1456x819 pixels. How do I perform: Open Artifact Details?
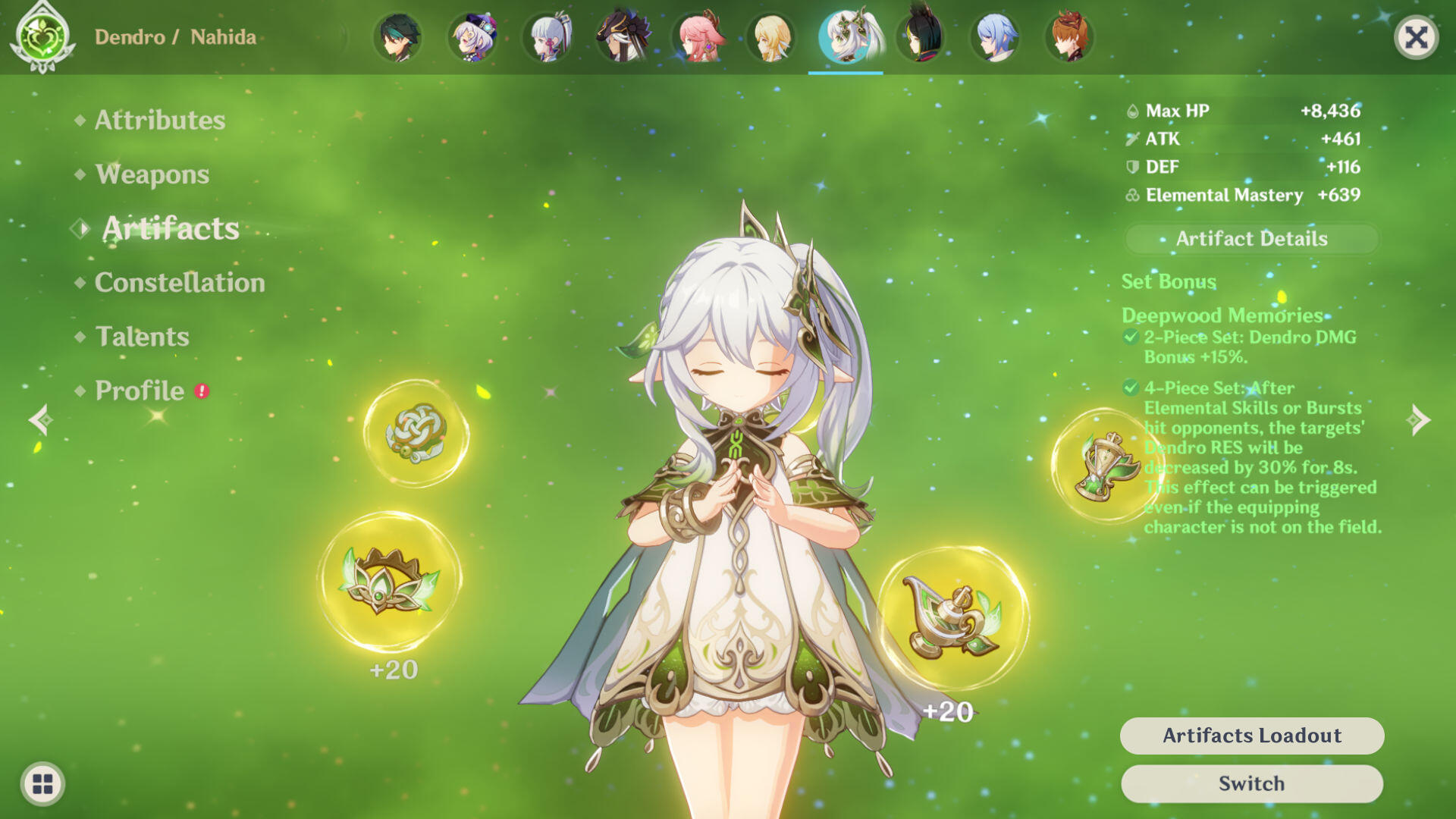coord(1251,239)
